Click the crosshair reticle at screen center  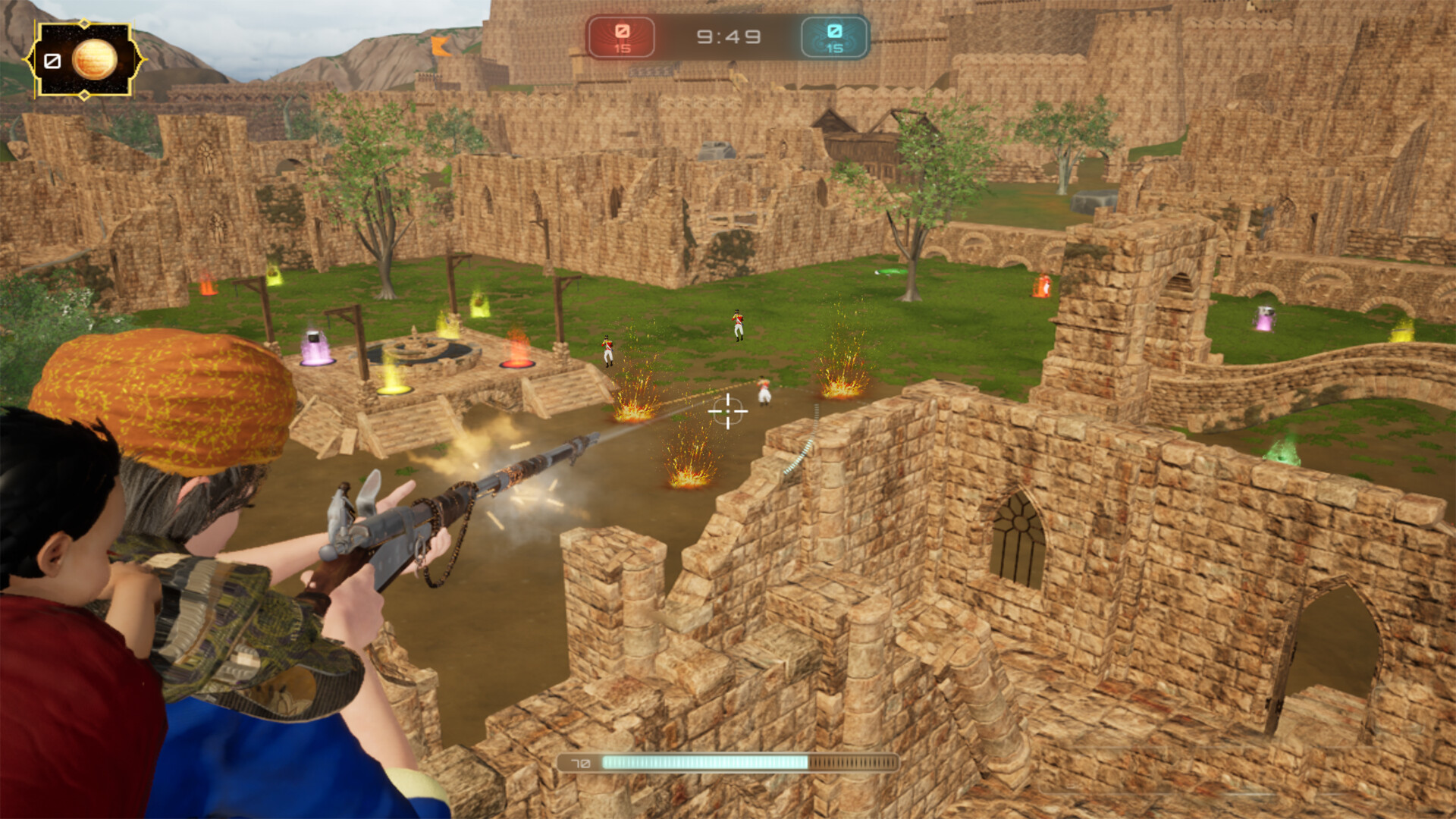(728, 412)
